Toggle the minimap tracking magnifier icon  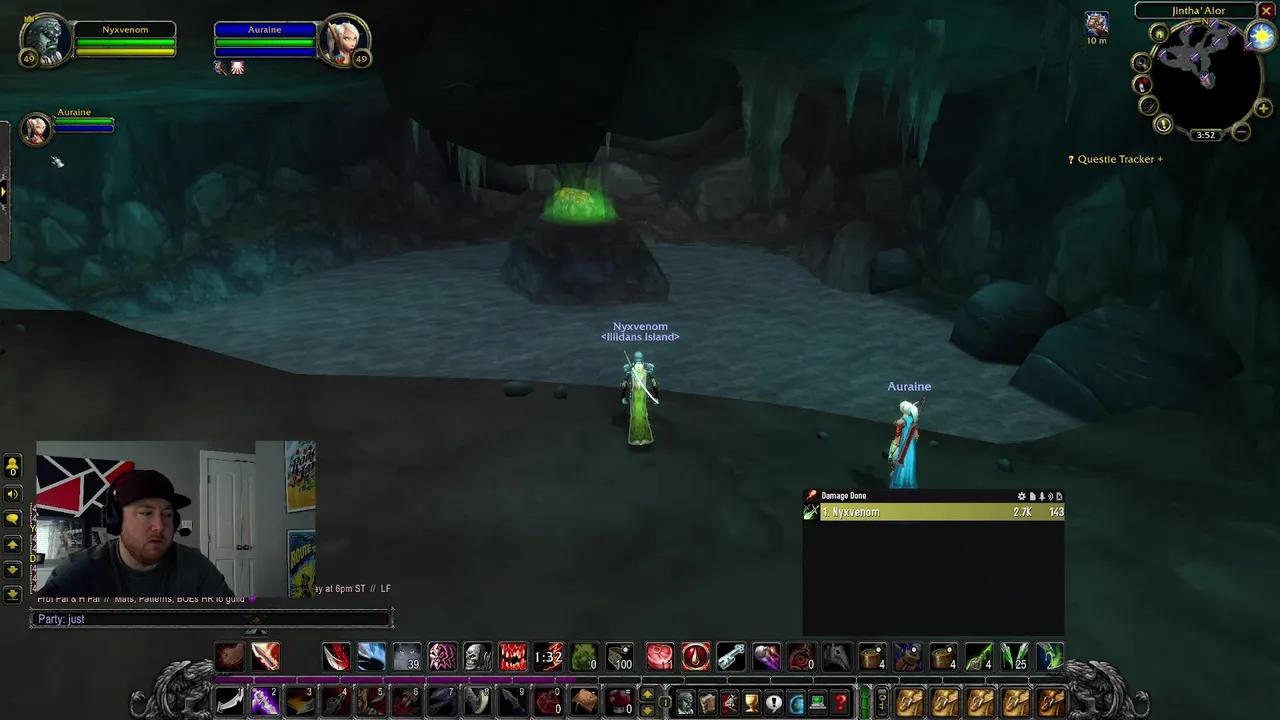coord(1141,62)
